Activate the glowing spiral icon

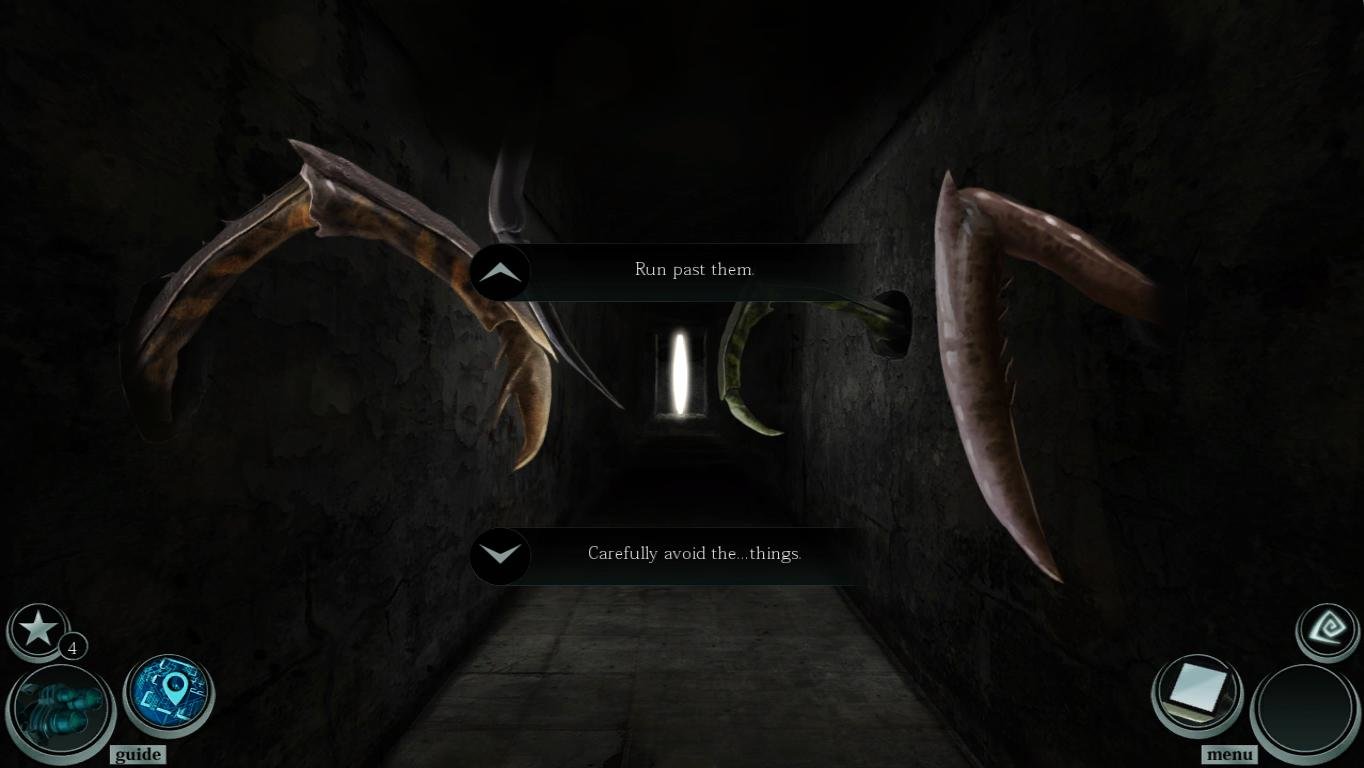pos(1328,630)
